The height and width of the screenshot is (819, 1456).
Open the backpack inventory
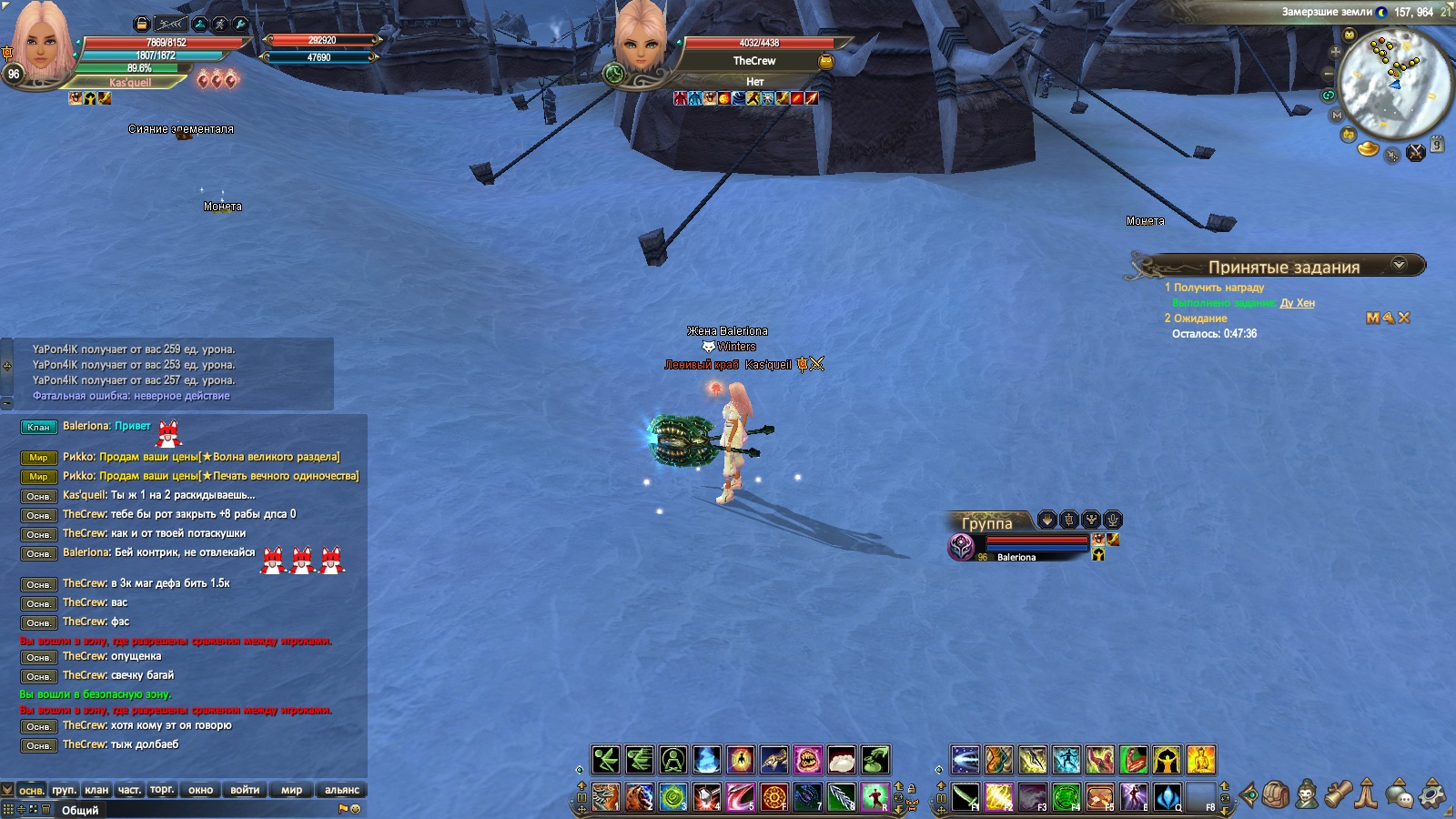tap(1277, 794)
